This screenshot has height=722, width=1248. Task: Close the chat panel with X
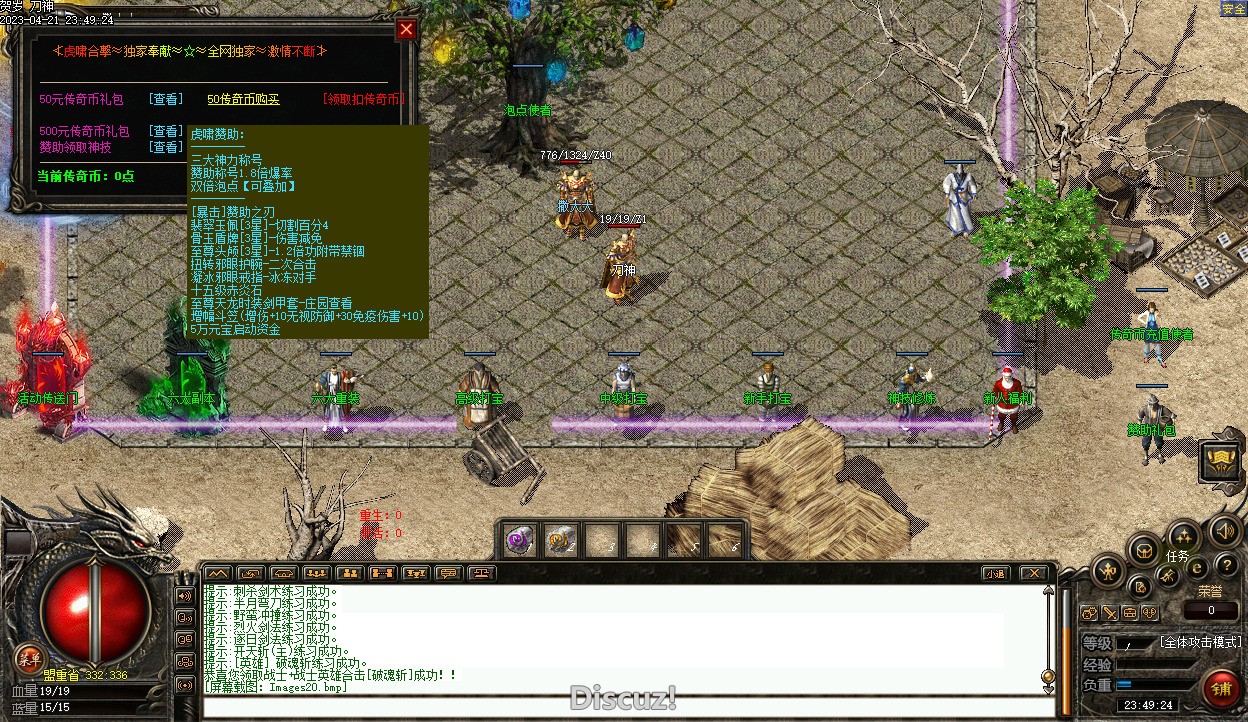click(1034, 573)
